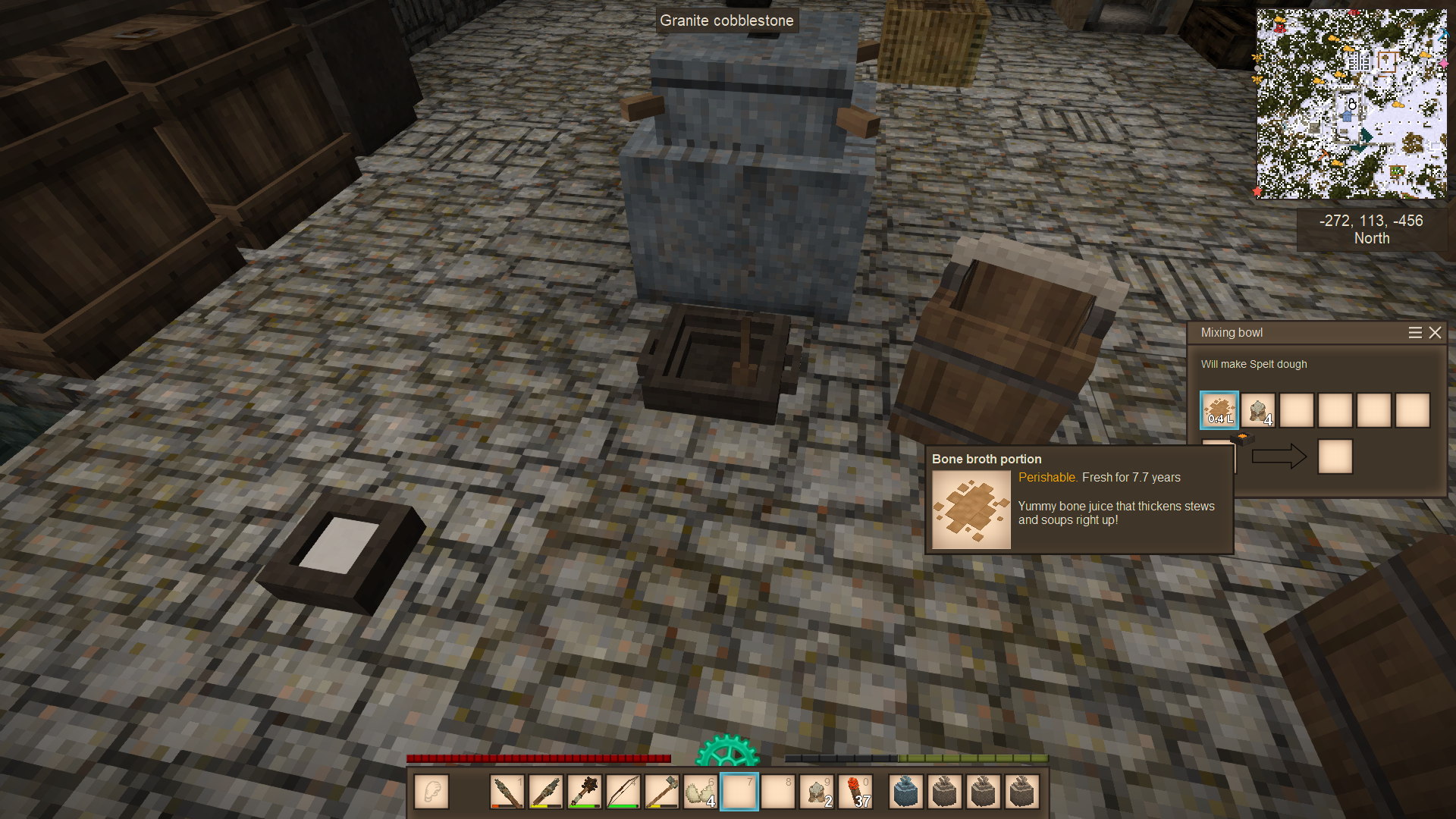Select the highlighted empty hotbar slot 7
Viewport: 1456px width, 819px height.
click(x=739, y=792)
